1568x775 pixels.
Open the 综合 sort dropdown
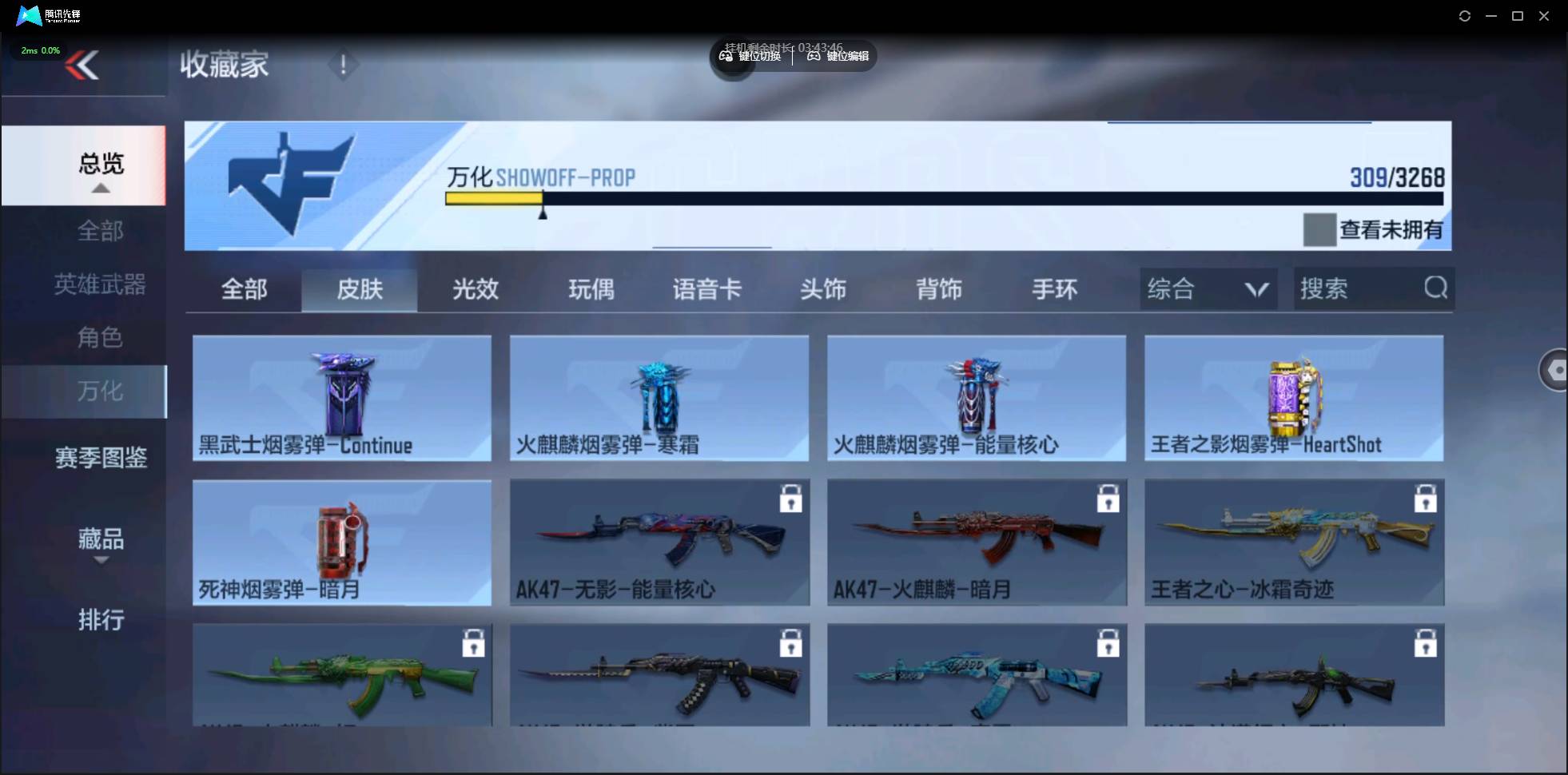point(1207,288)
